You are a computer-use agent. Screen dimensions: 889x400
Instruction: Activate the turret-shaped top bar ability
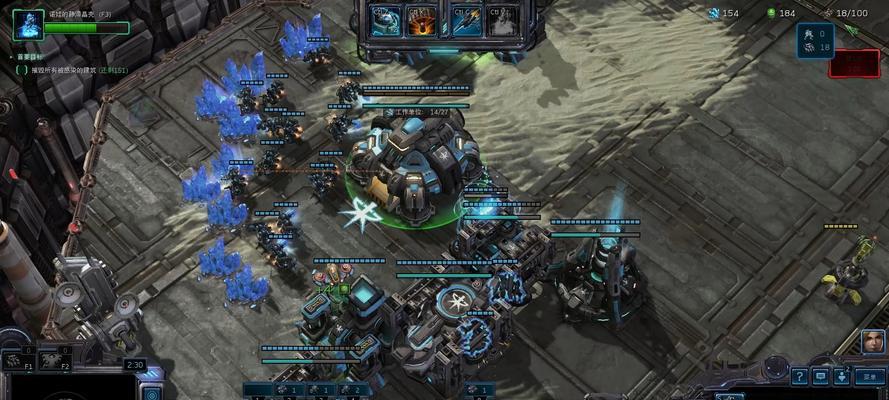[x=384, y=20]
